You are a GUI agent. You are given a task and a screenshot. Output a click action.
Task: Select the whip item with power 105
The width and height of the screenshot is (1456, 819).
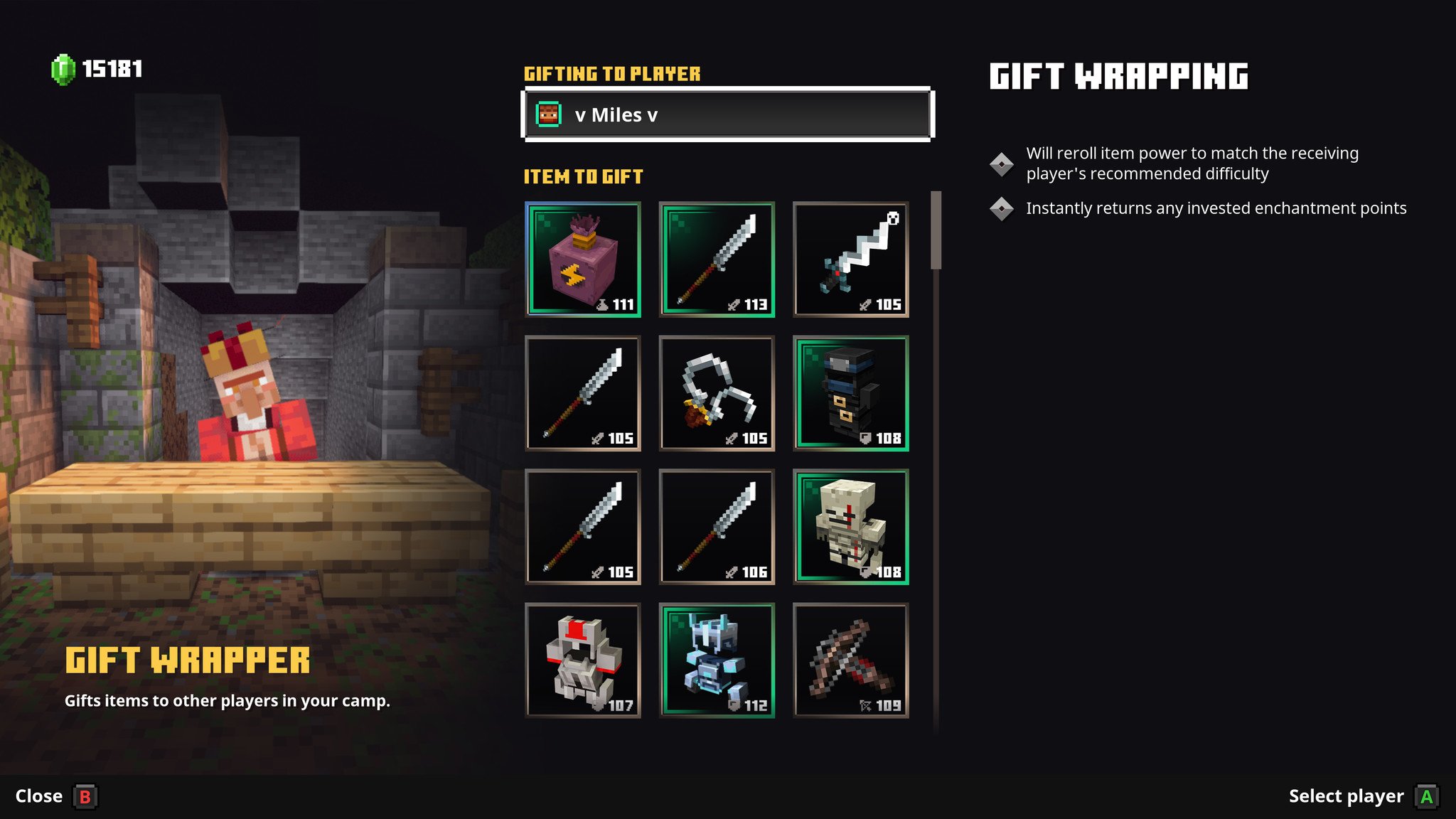[x=717, y=393]
